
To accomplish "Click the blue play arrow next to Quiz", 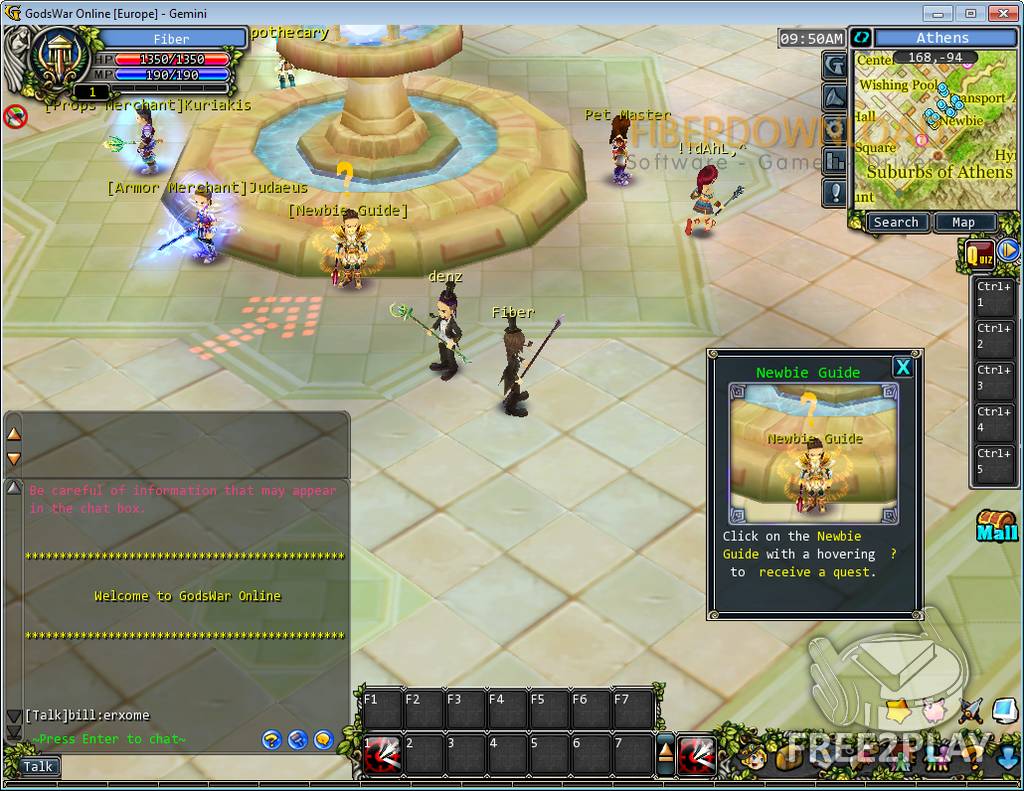I will click(1008, 250).
